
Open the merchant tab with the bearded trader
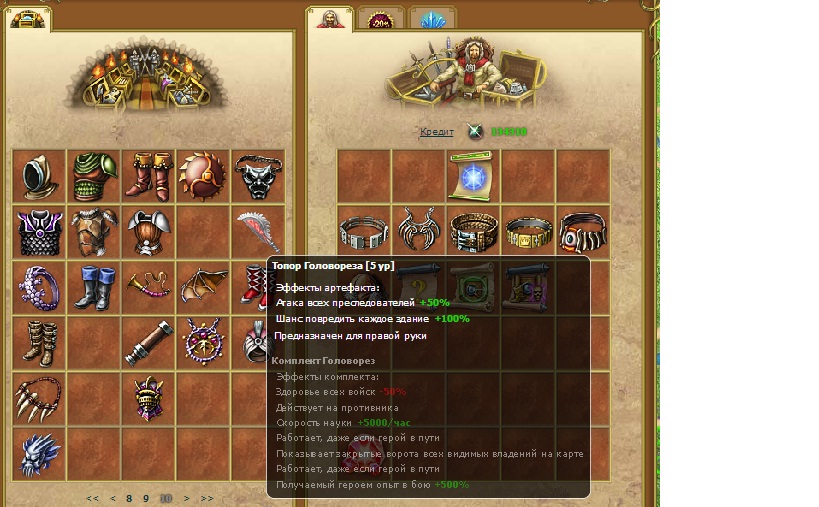[x=329, y=18]
